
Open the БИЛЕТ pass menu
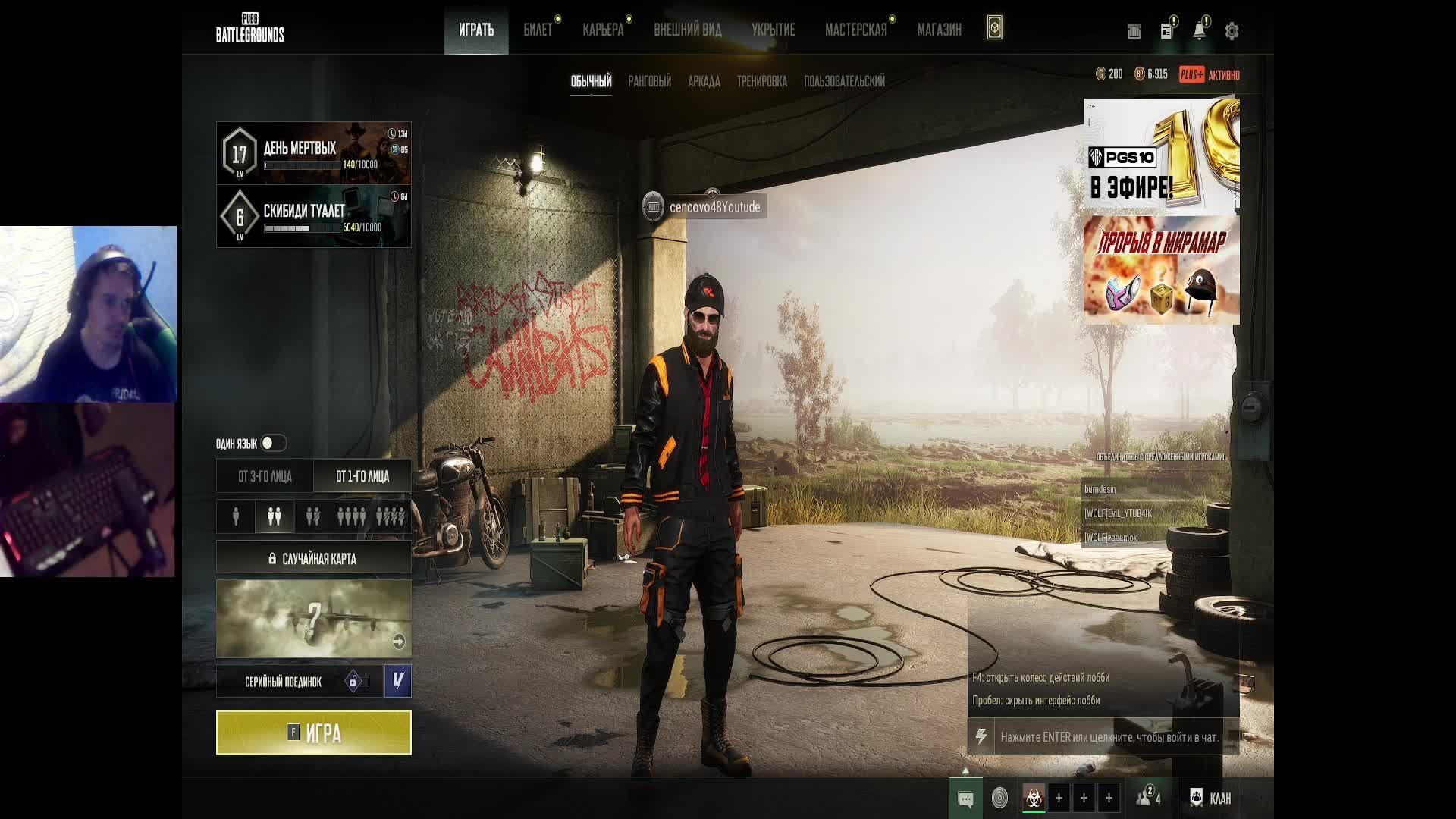click(x=538, y=30)
